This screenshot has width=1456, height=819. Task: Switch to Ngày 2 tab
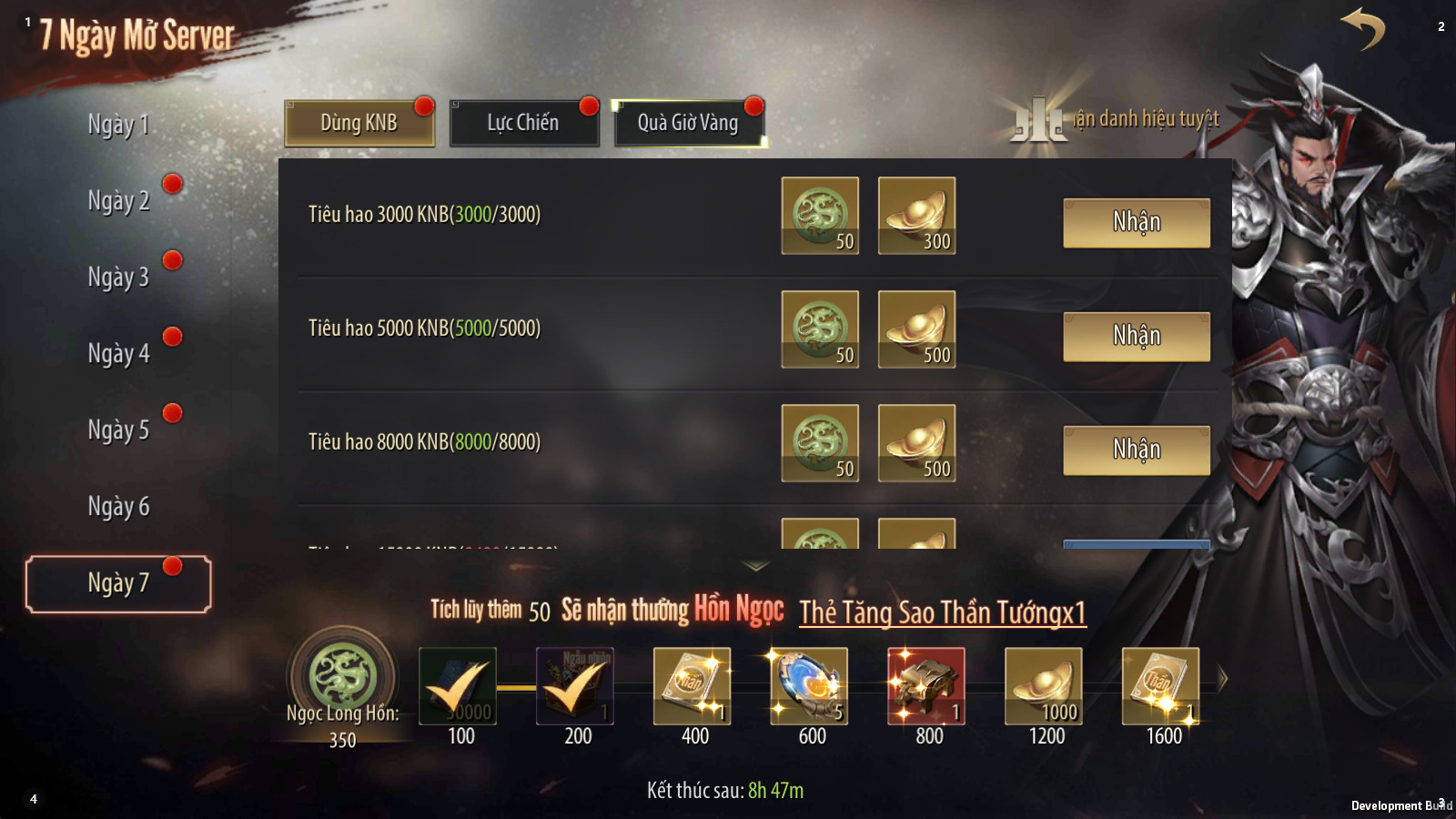pyautogui.click(x=118, y=201)
